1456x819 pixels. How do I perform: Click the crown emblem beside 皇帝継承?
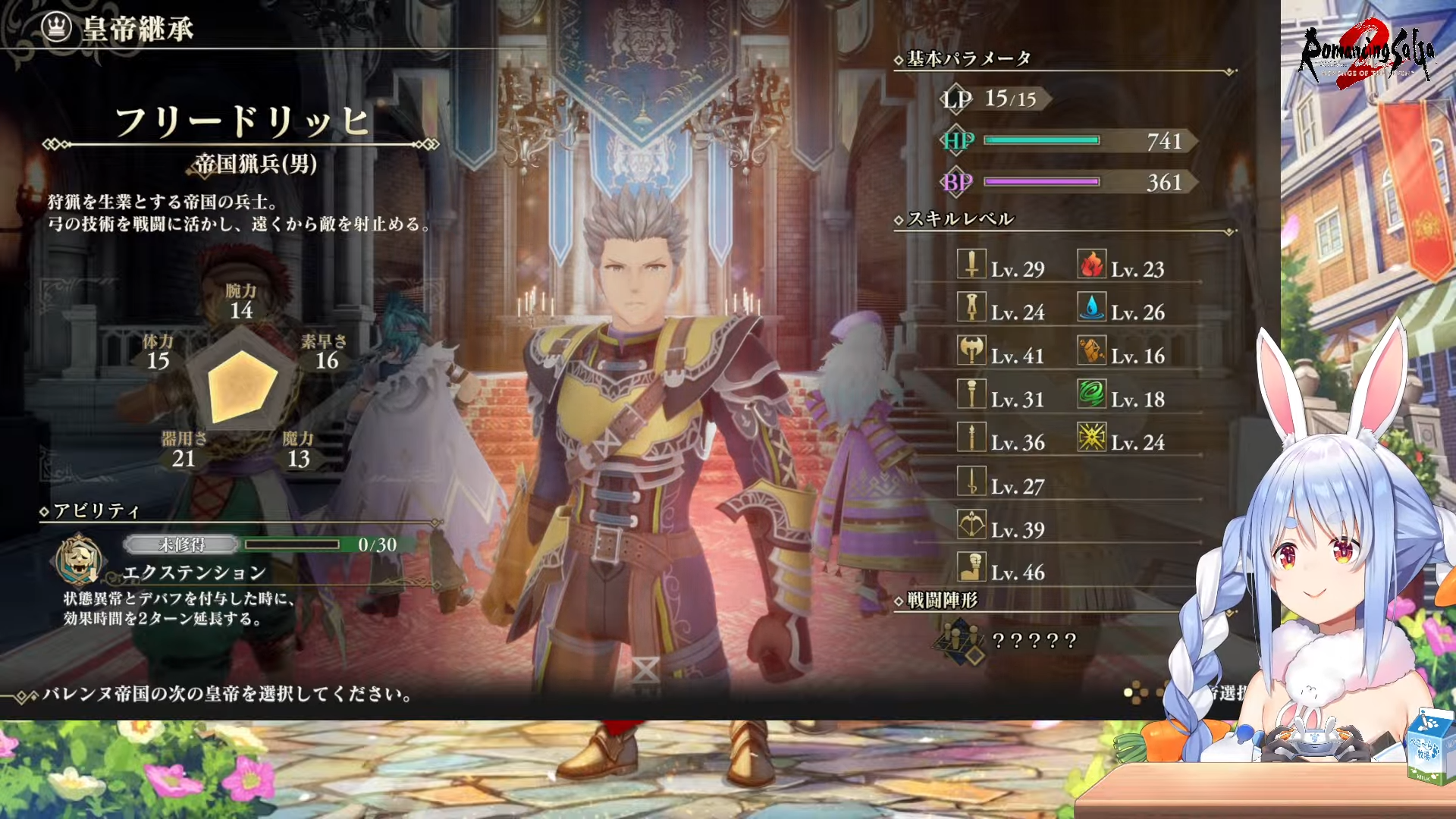[56, 28]
